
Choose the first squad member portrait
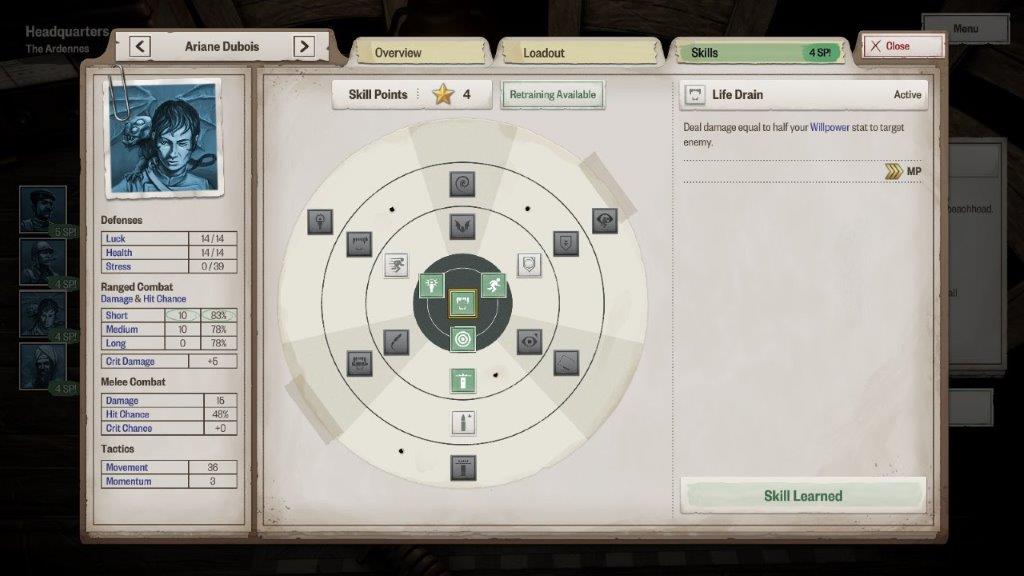[43, 208]
